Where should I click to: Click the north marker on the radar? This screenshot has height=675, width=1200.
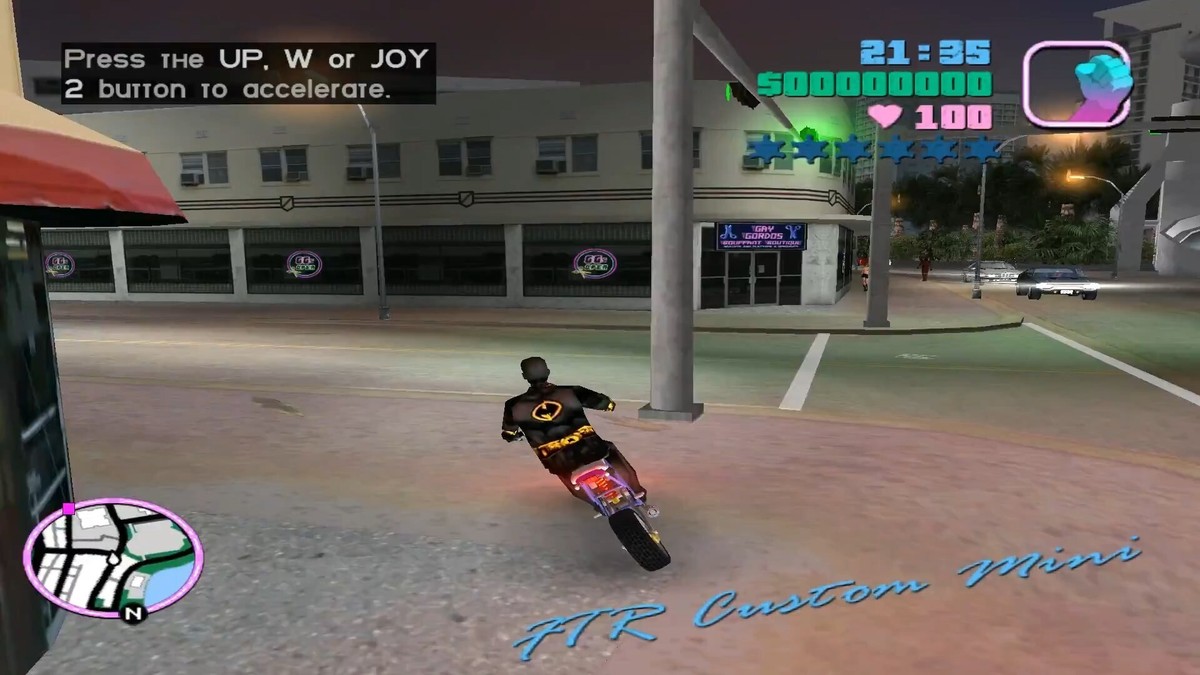click(132, 613)
